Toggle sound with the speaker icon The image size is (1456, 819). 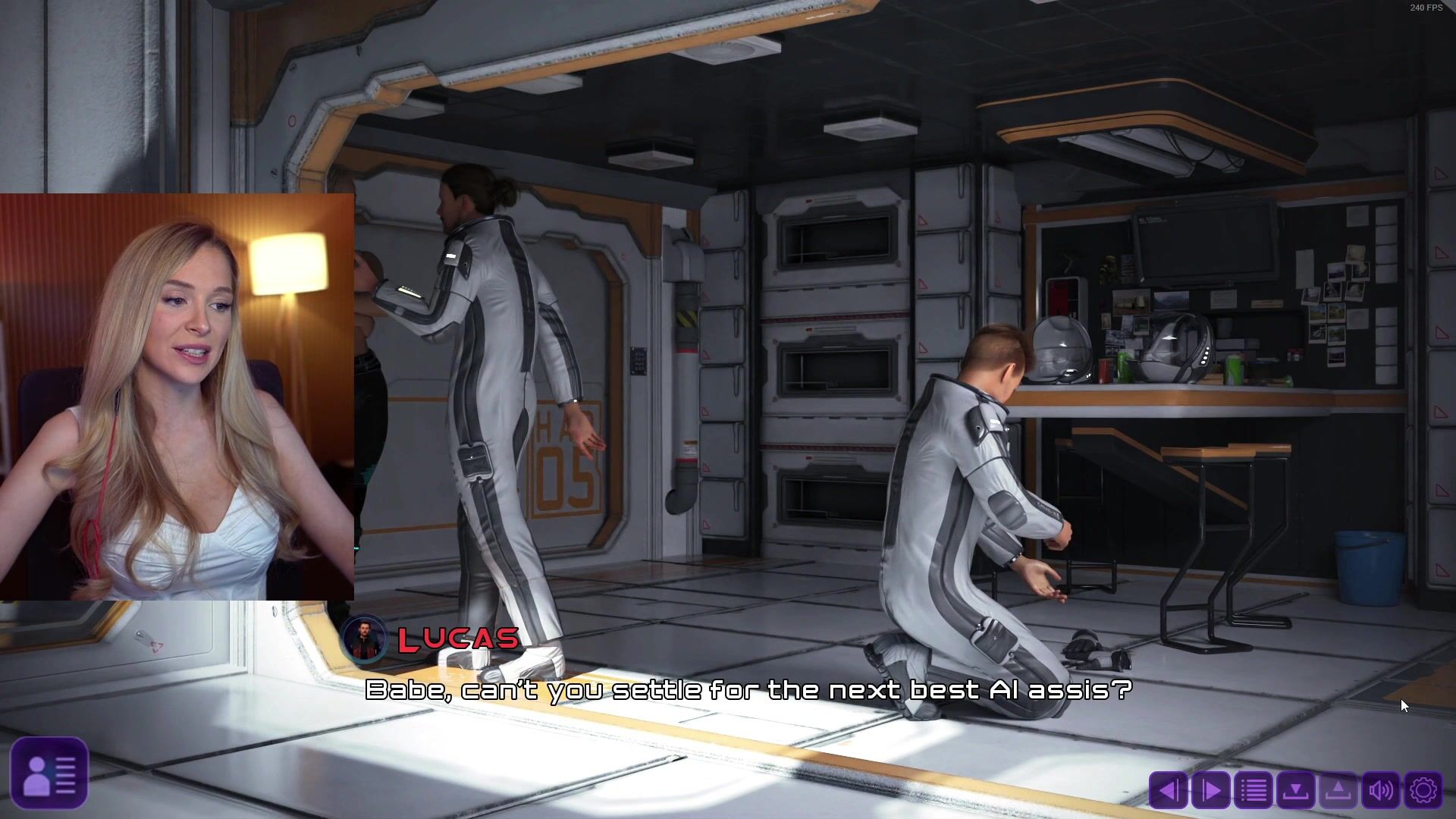click(1381, 791)
